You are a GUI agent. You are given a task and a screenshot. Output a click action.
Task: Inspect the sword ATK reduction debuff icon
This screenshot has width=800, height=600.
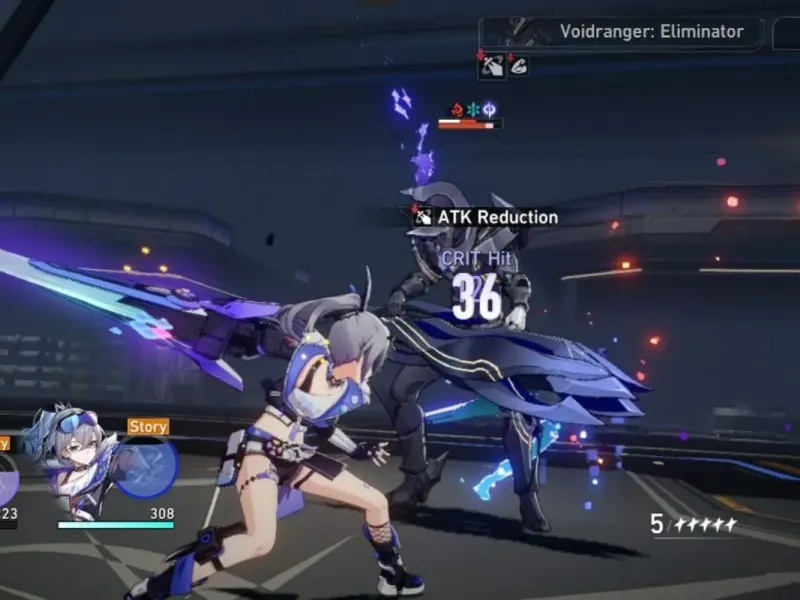pos(491,66)
